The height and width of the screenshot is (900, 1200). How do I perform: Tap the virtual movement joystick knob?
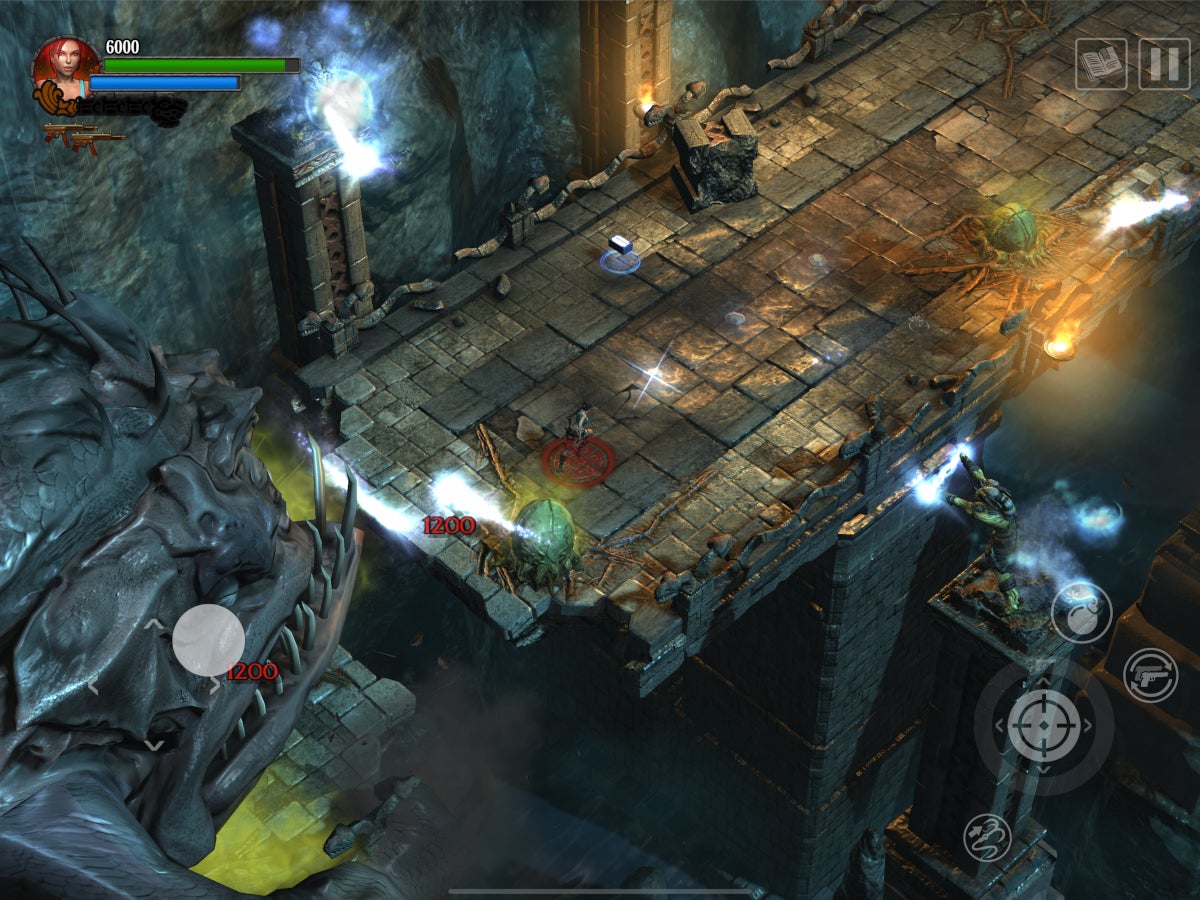[208, 640]
